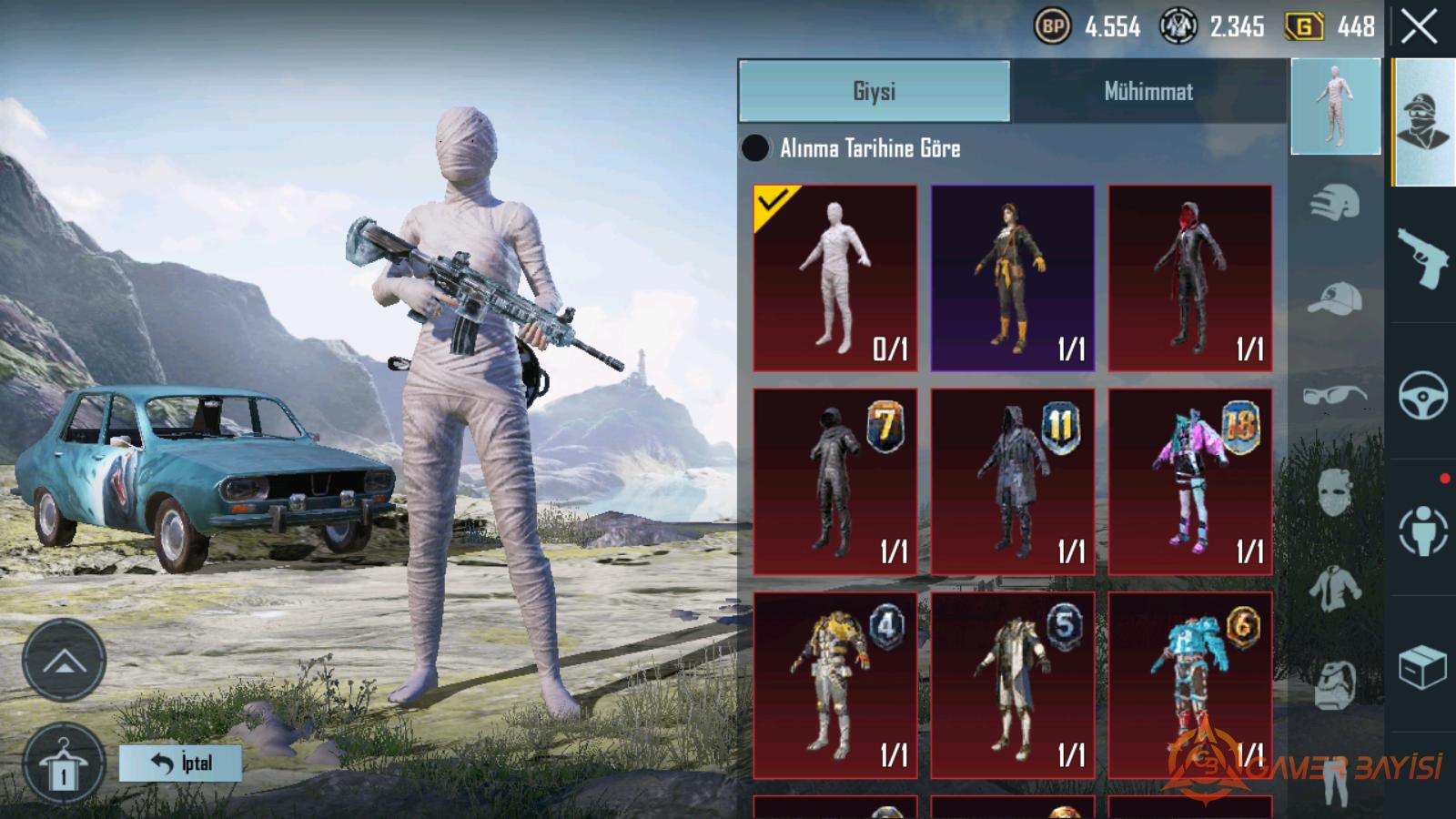Close the inventory screen

coord(1420,27)
